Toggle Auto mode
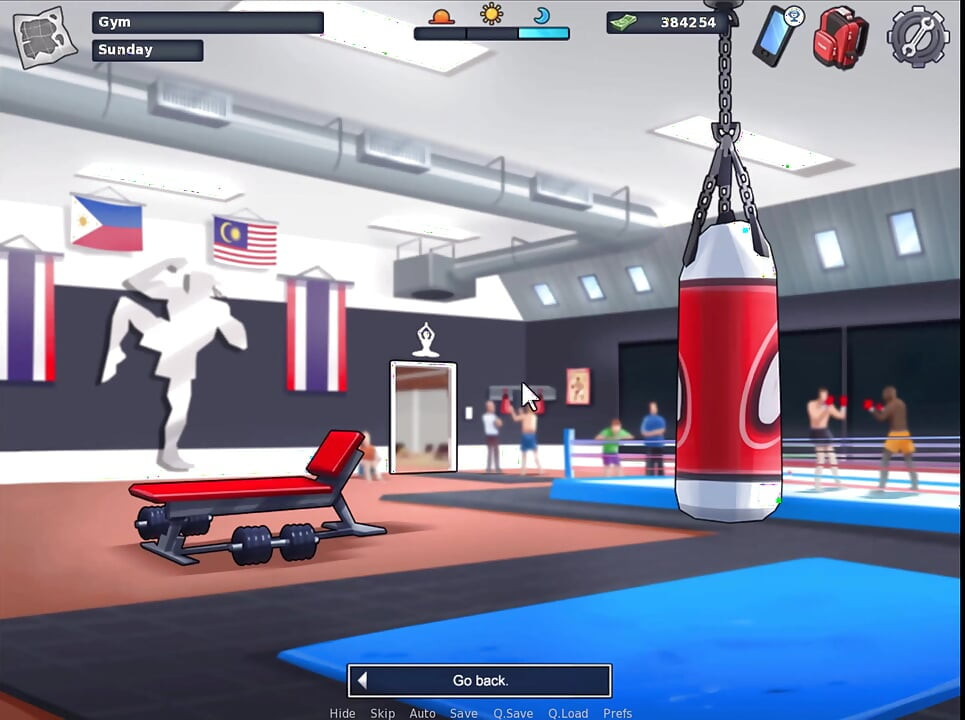 (x=422, y=713)
